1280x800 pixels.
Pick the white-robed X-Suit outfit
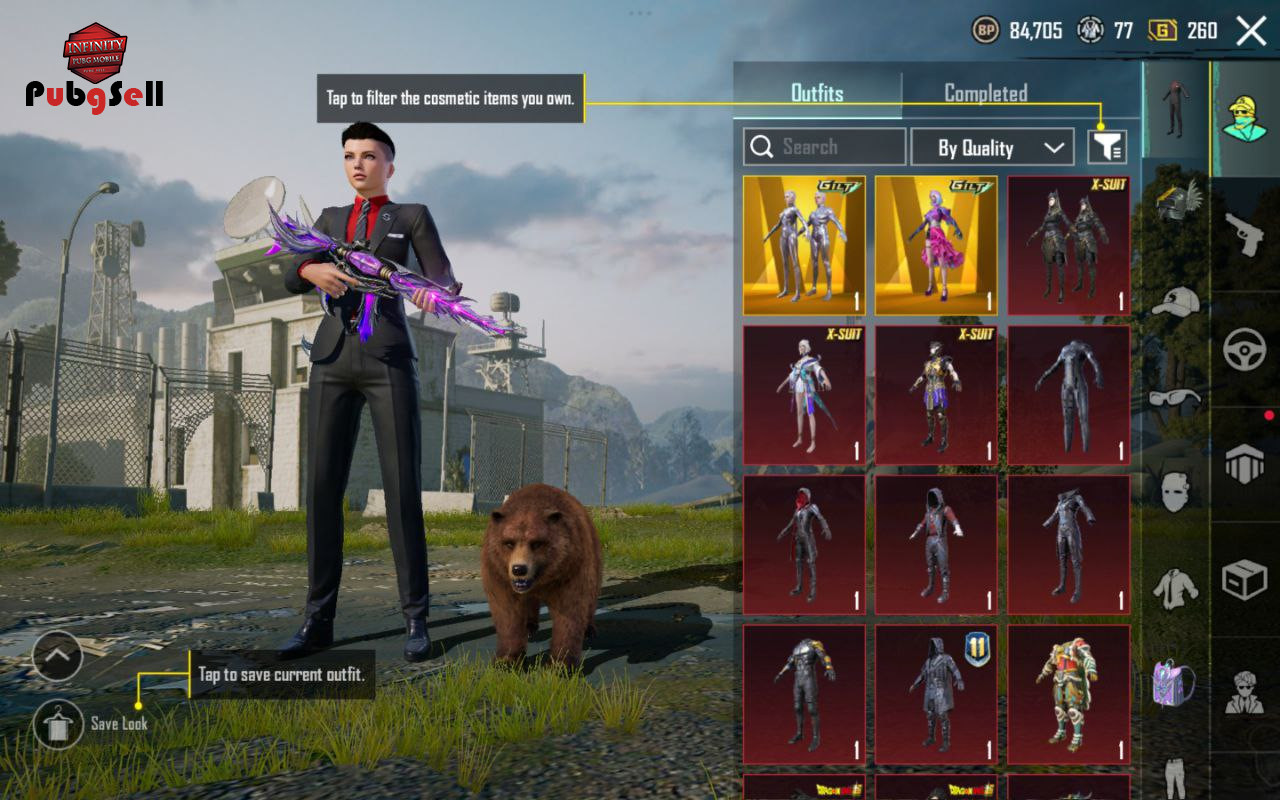[x=804, y=395]
